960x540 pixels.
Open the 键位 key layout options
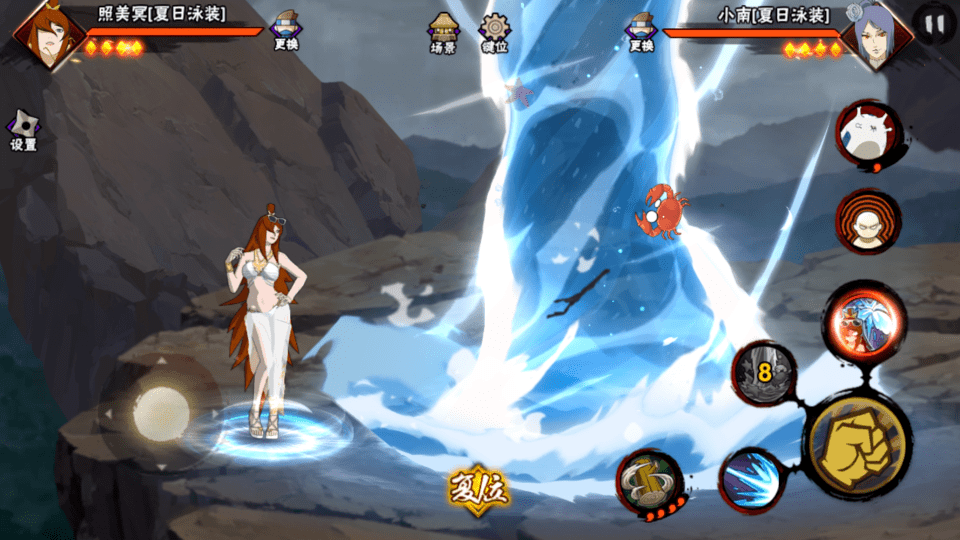click(494, 31)
